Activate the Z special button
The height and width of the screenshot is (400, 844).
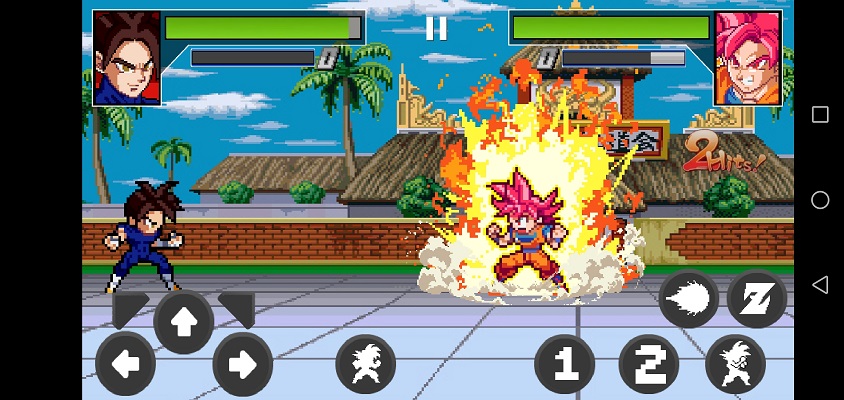tap(757, 299)
